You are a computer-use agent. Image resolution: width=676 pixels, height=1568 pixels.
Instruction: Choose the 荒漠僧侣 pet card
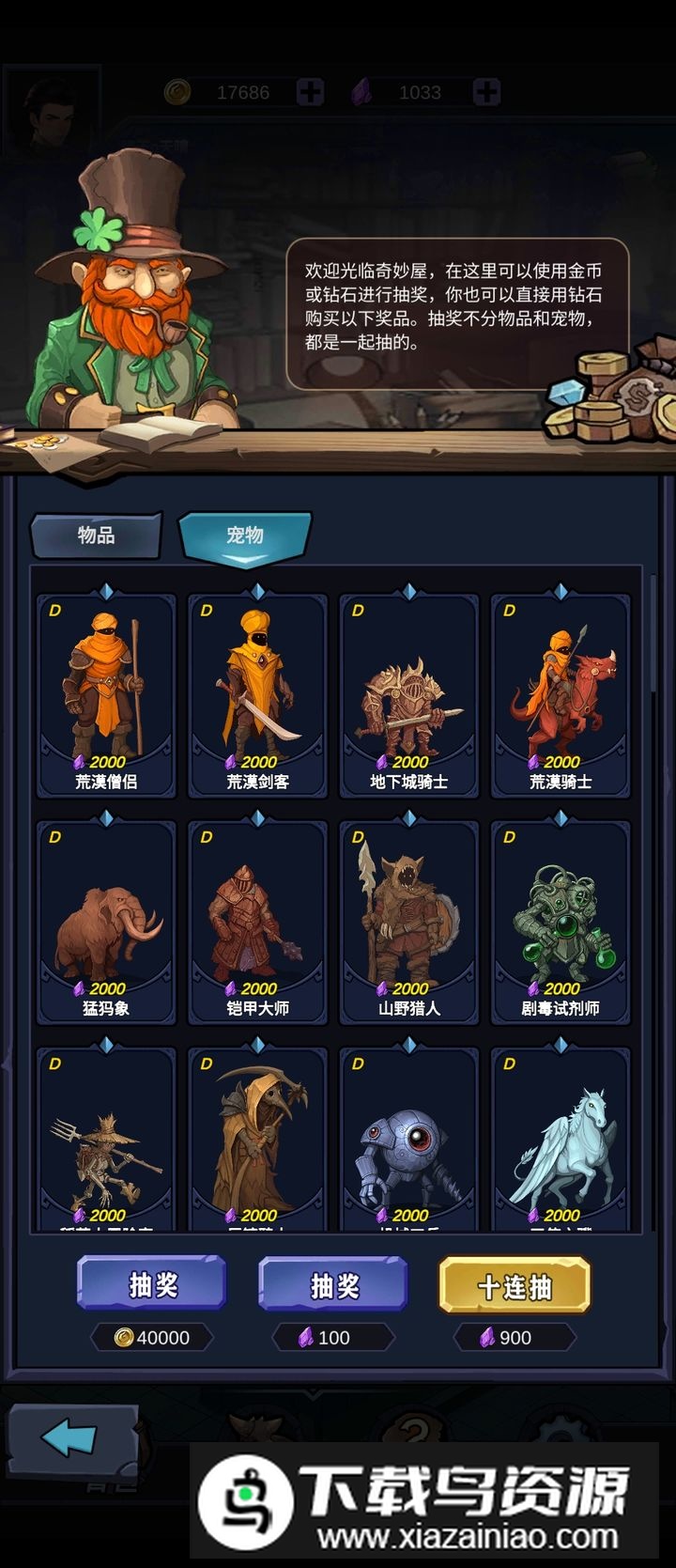pos(106,695)
